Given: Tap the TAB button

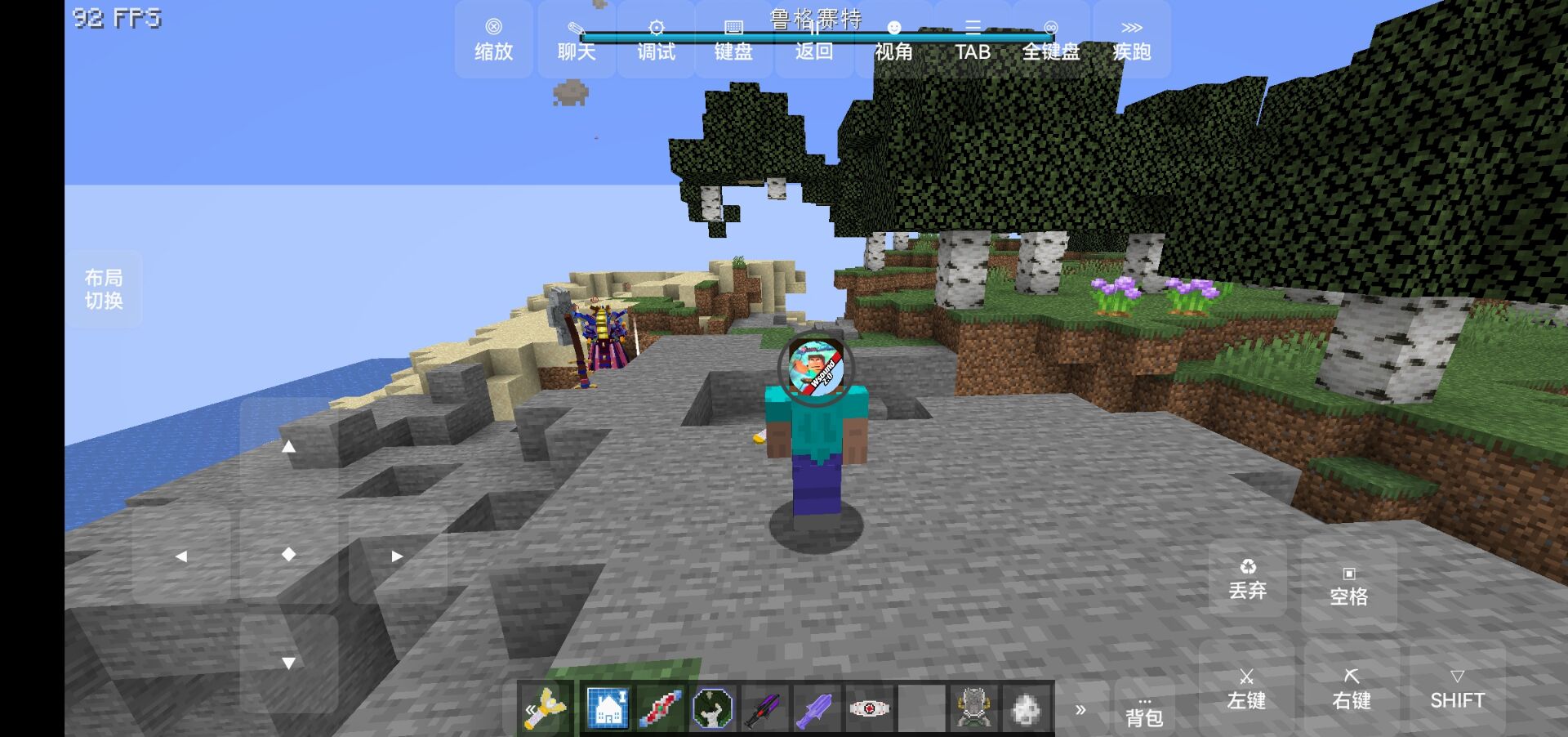Looking at the screenshot, I should point(973,40).
